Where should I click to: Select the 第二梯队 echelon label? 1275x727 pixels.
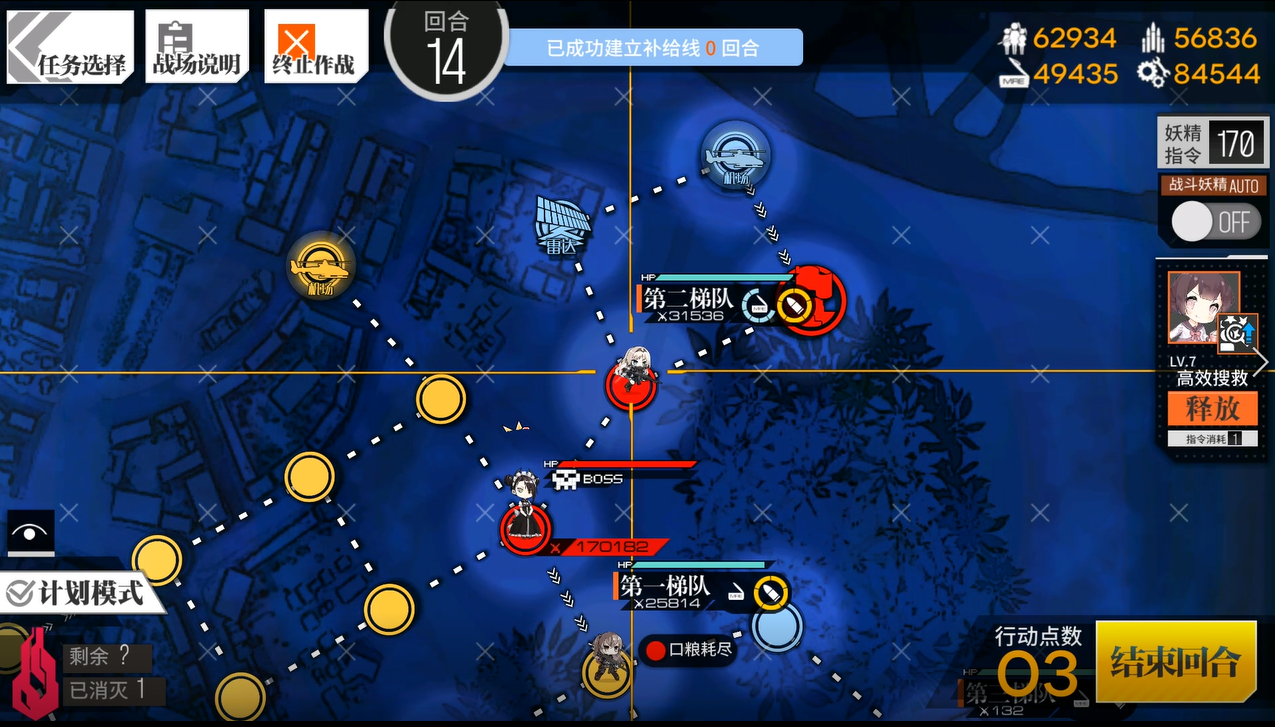[688, 299]
